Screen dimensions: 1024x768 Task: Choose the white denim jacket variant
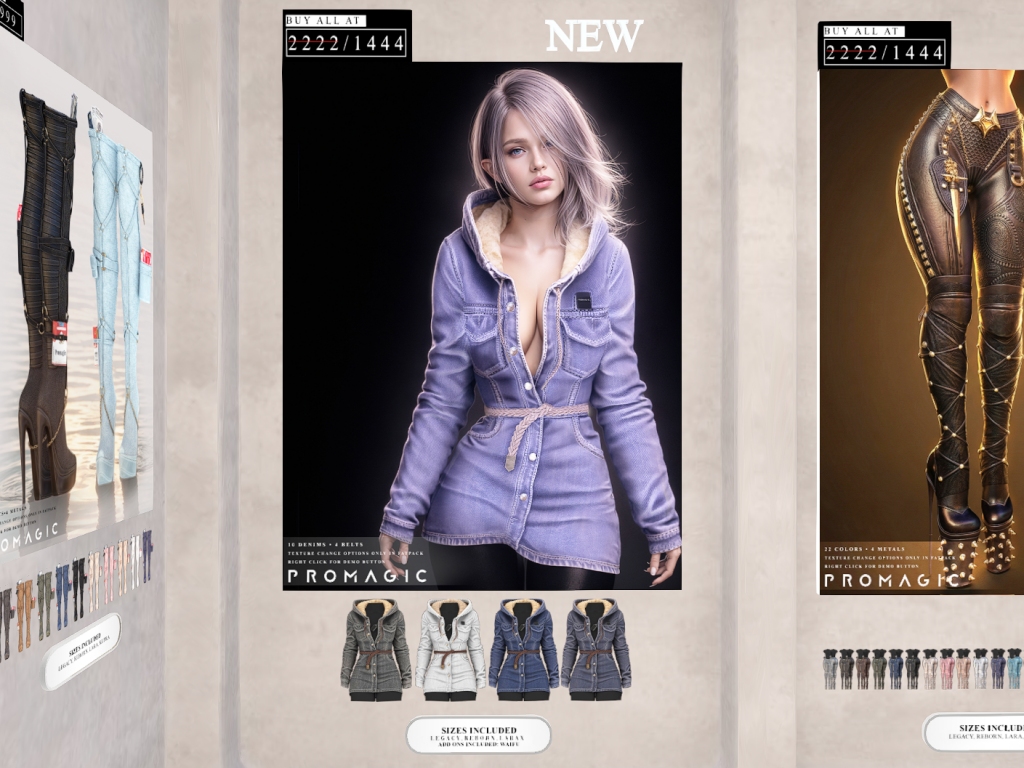point(449,647)
